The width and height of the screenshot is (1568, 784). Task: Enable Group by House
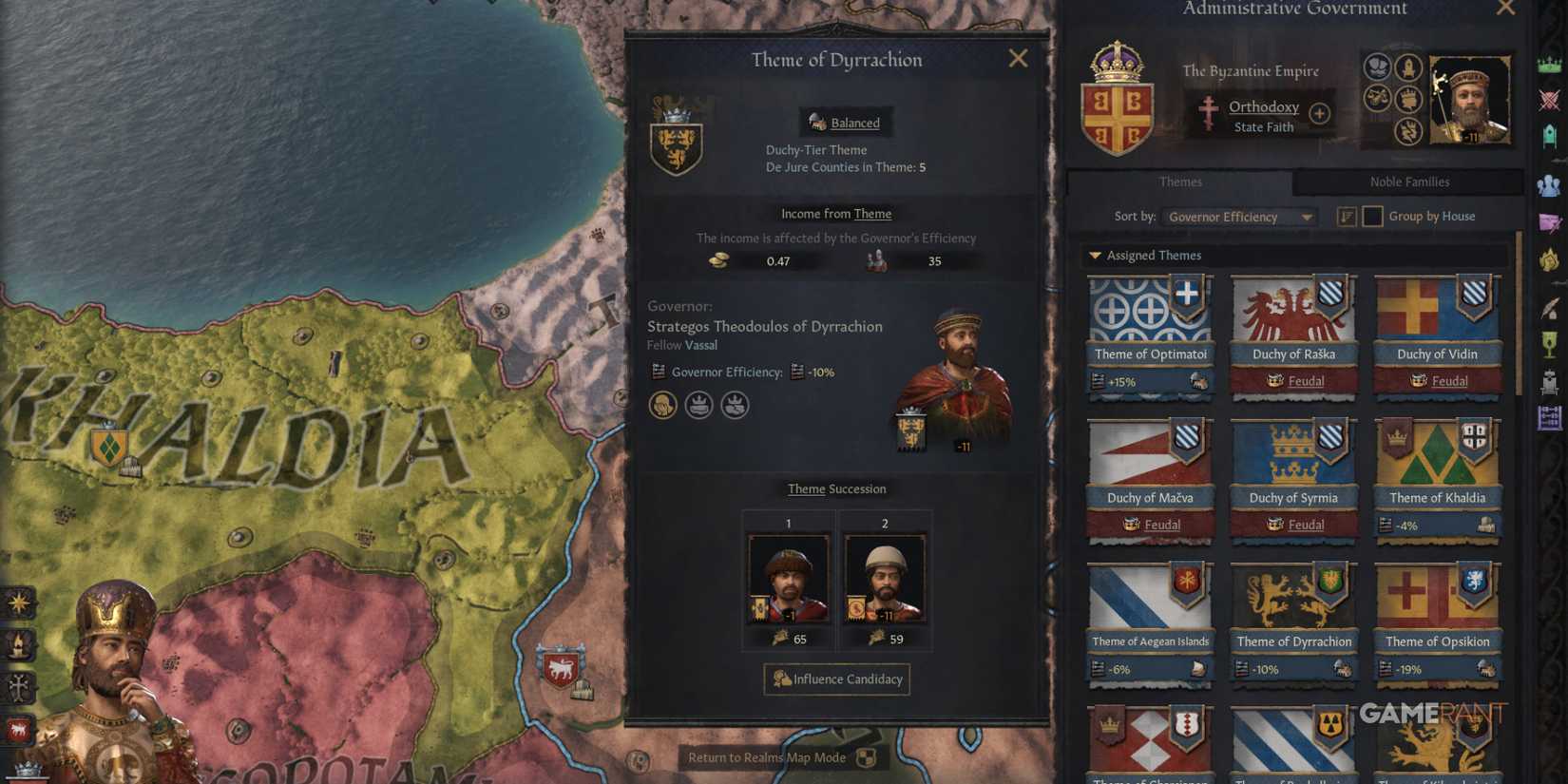pos(1372,217)
